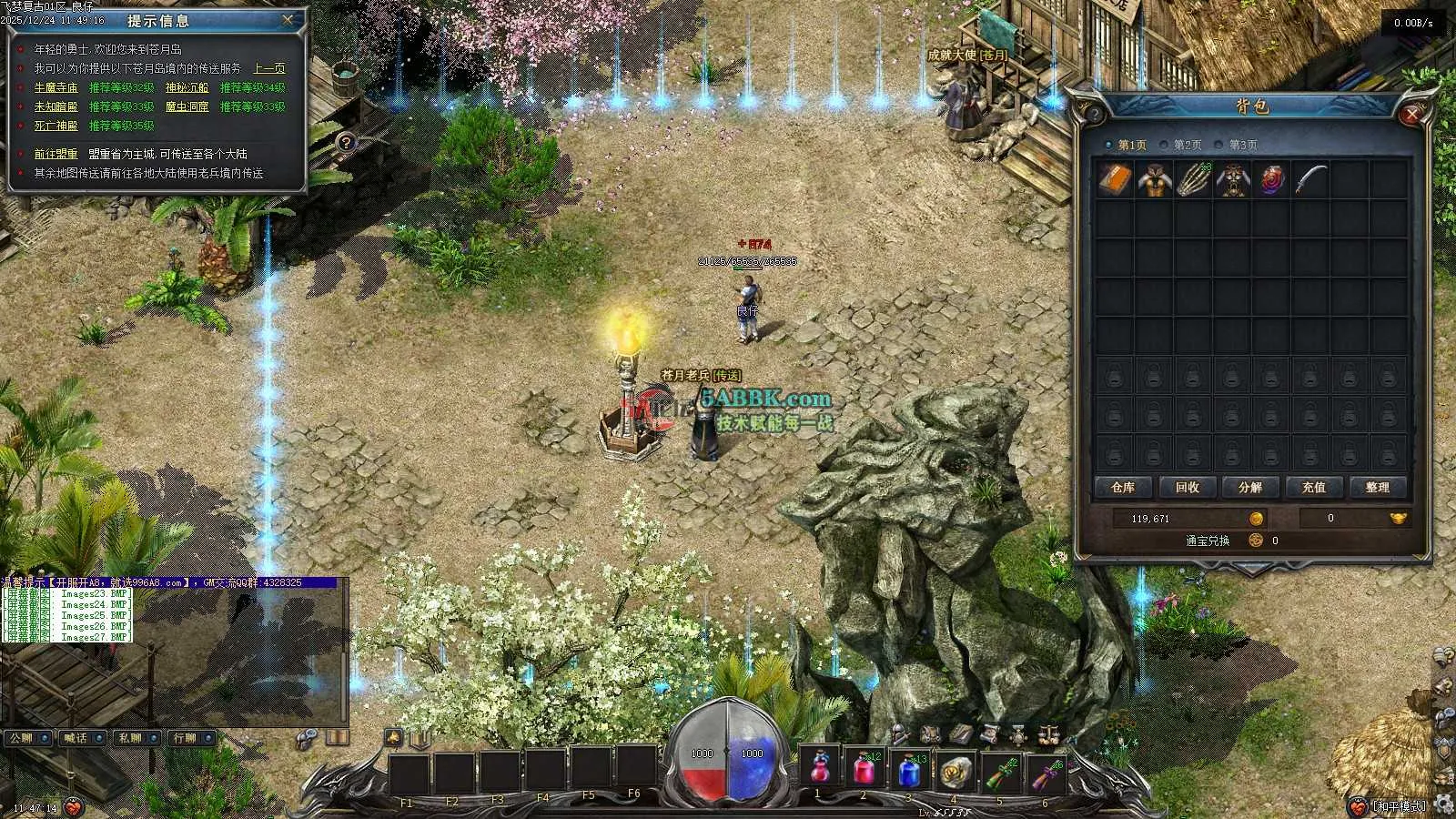
Task: Open the 充值 recharge page
Action: pos(1314,488)
